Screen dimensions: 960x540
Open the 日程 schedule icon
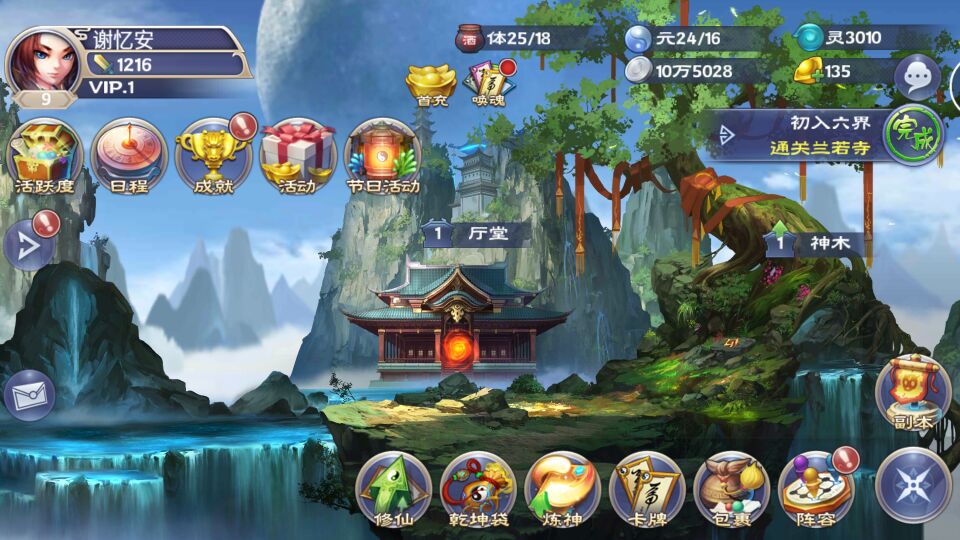pos(128,155)
